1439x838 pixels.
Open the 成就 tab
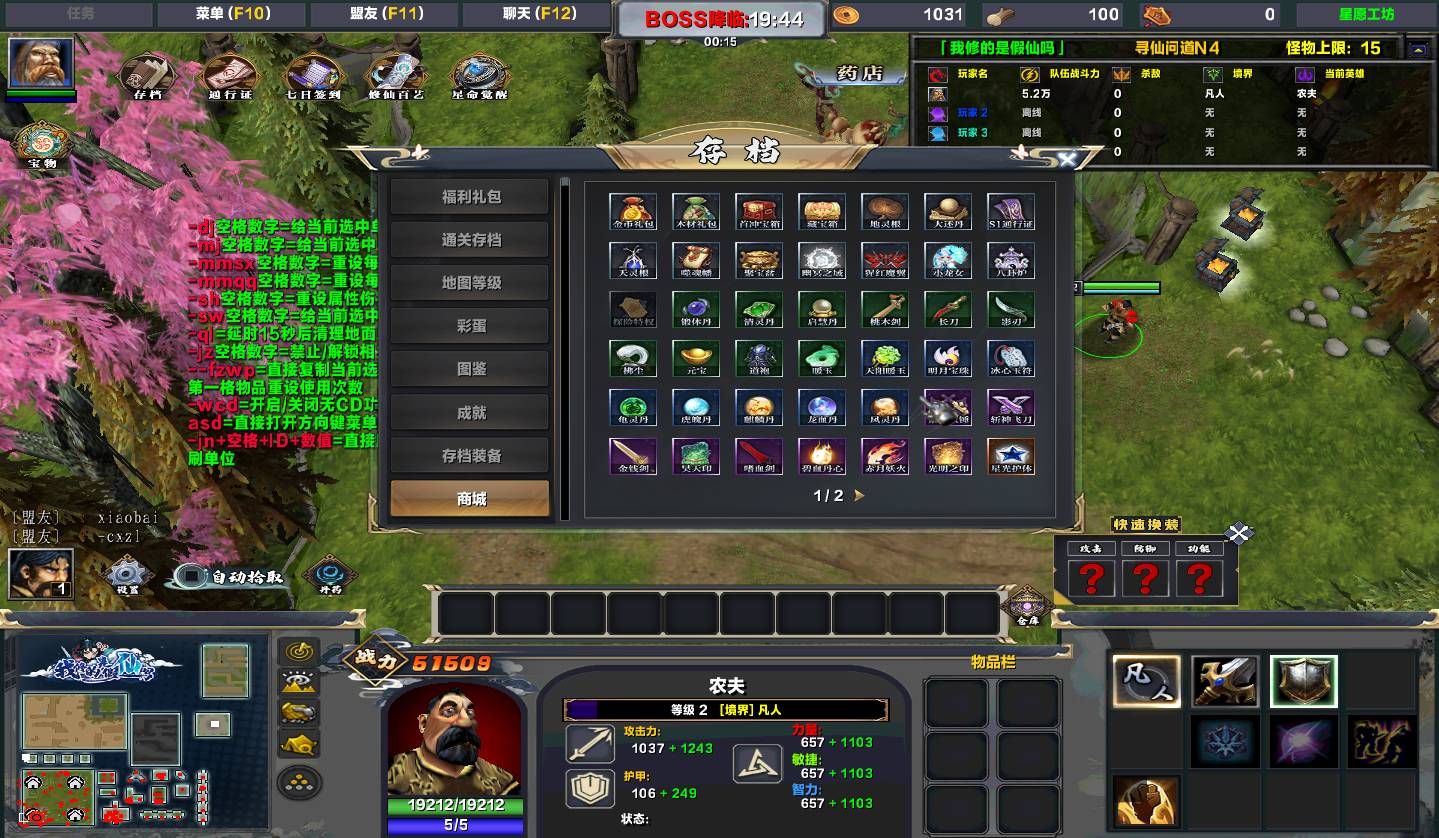point(470,412)
